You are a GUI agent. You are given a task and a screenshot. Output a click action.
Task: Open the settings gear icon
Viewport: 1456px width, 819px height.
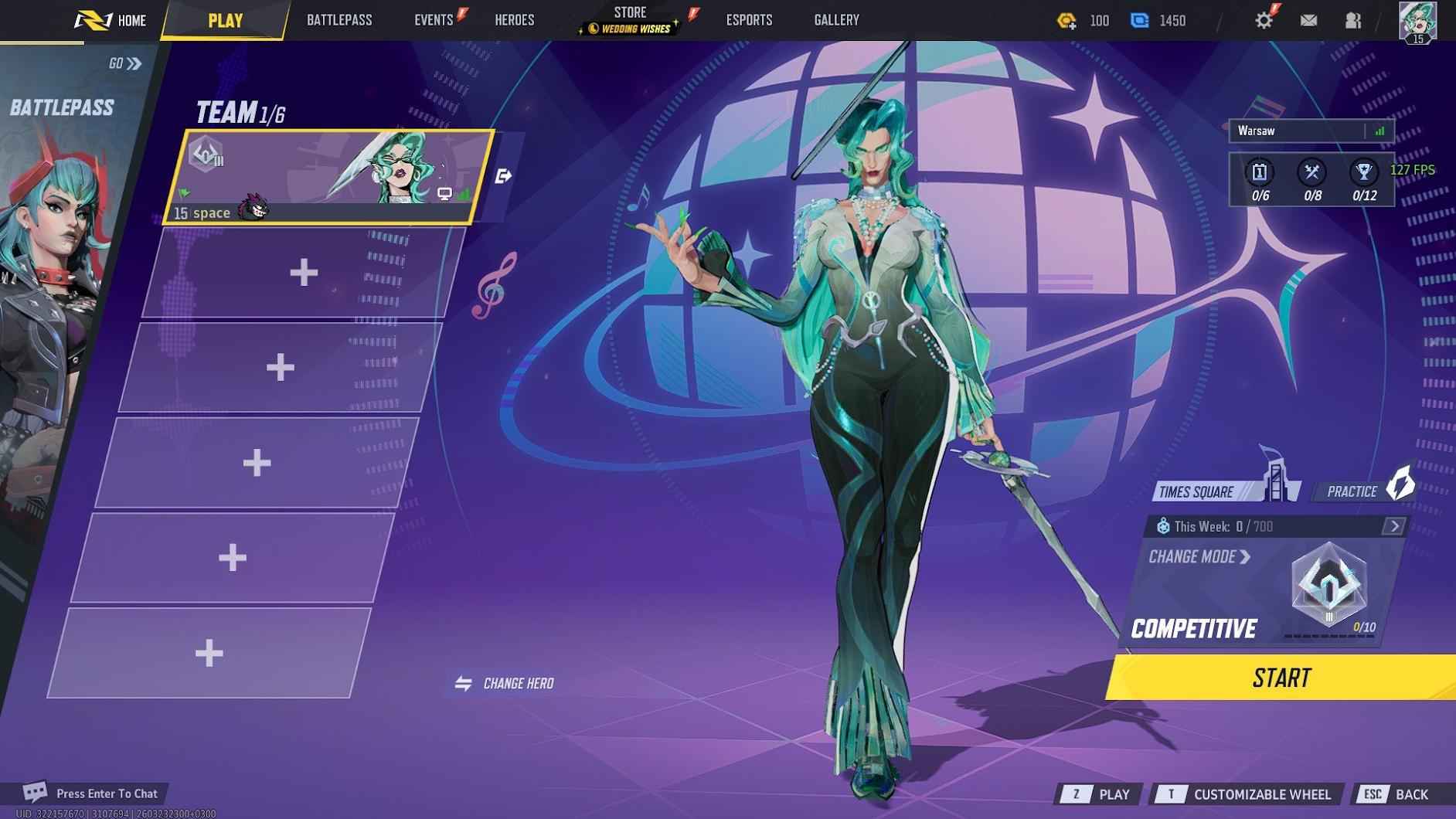click(1264, 20)
